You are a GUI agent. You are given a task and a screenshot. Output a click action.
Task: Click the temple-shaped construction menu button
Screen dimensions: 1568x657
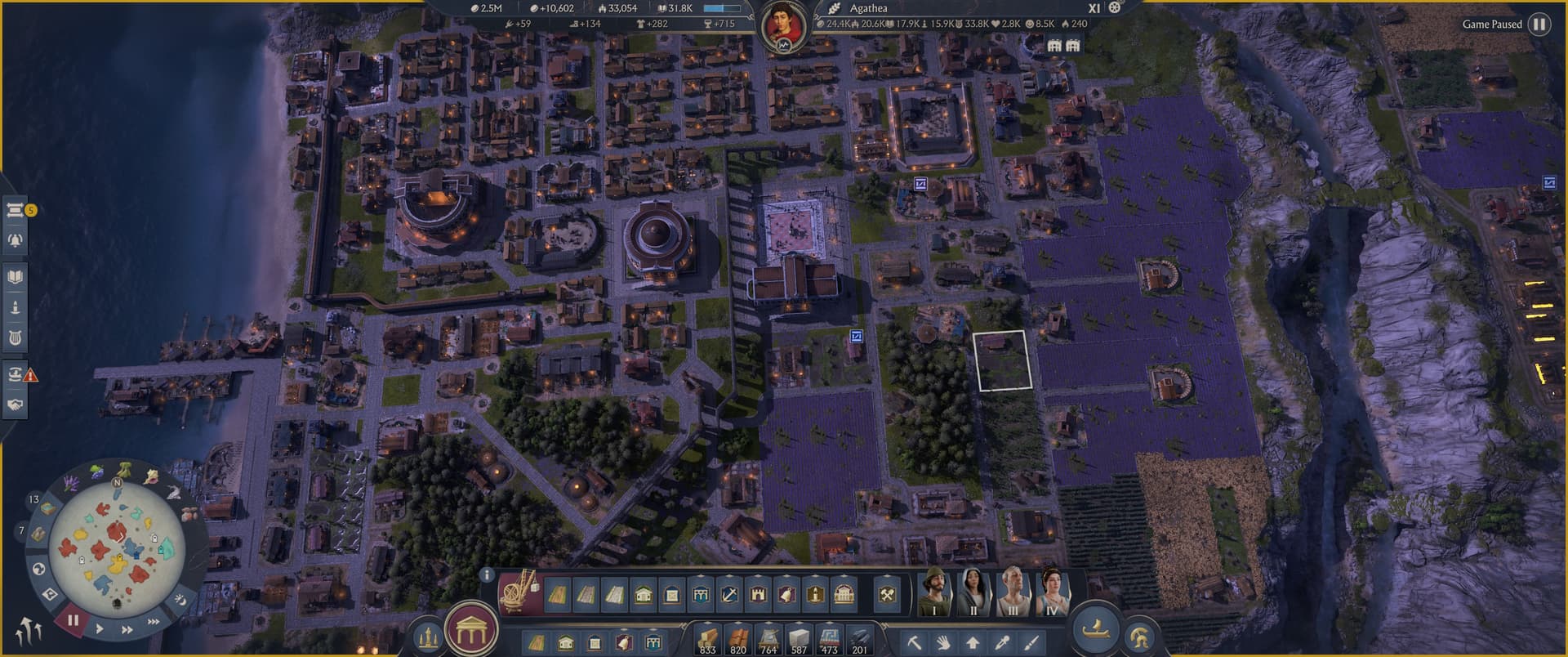(471, 631)
